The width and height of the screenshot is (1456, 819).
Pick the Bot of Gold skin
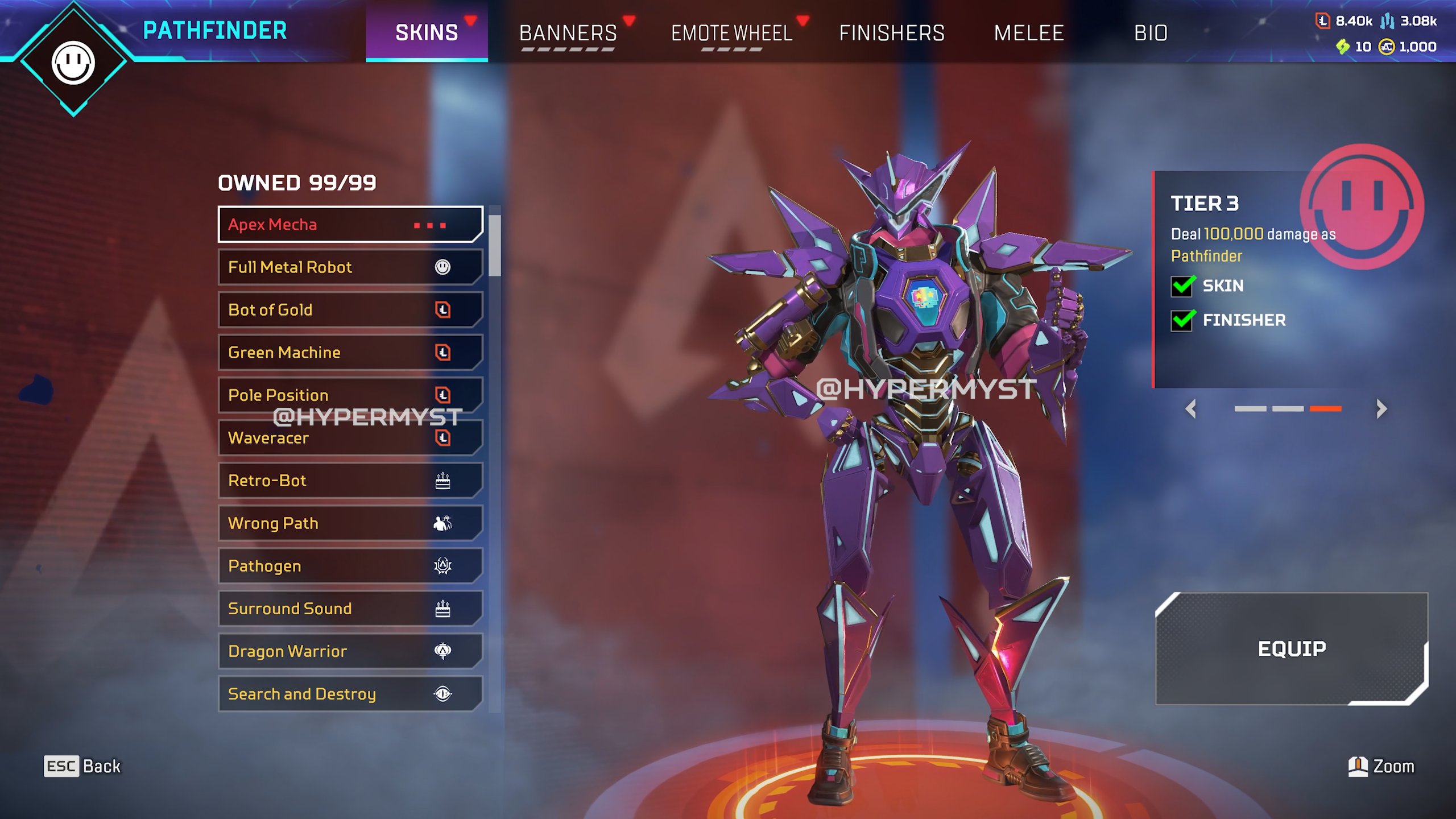coord(350,310)
